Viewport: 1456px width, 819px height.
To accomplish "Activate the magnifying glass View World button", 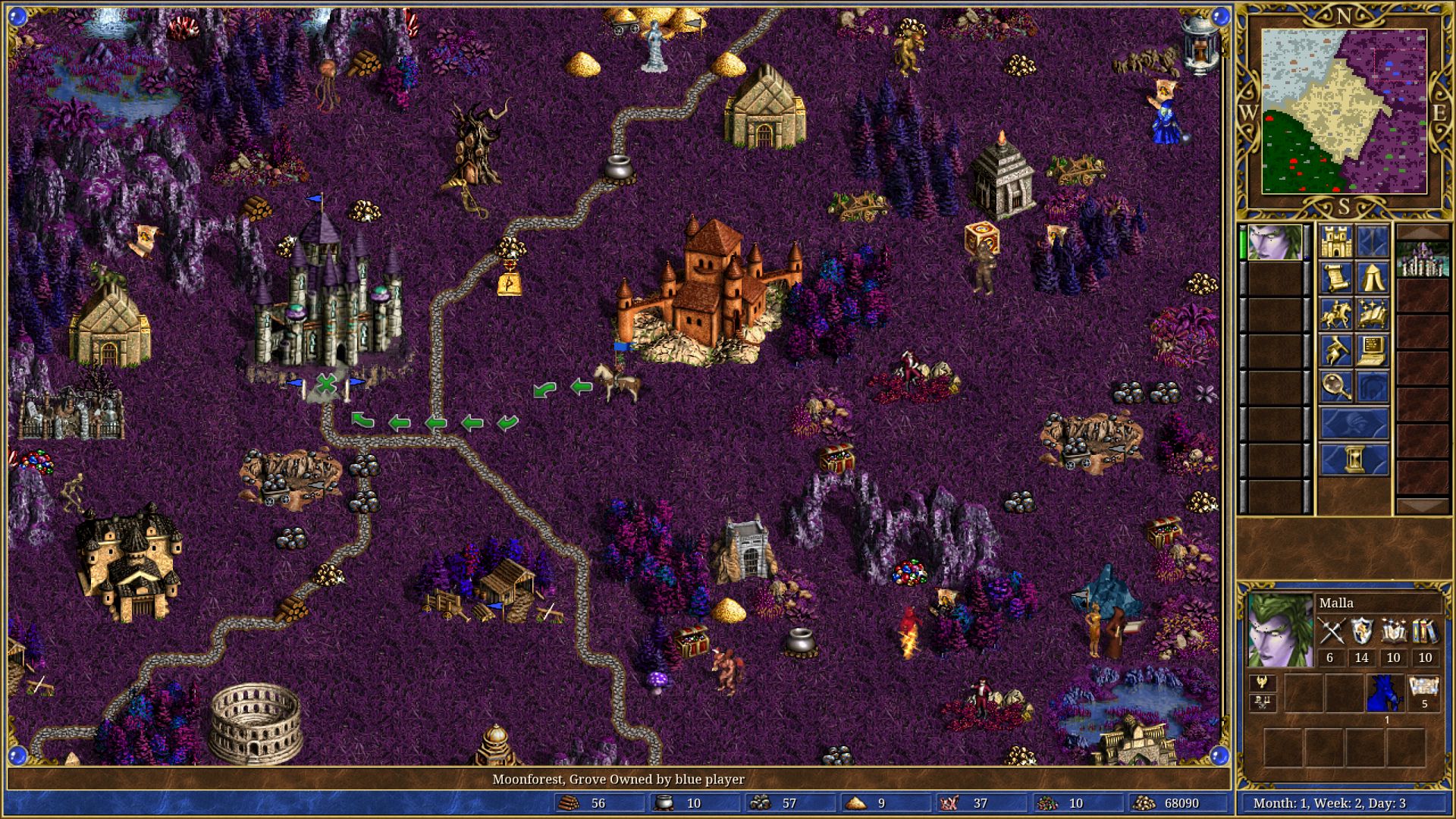I will pyautogui.click(x=1336, y=387).
